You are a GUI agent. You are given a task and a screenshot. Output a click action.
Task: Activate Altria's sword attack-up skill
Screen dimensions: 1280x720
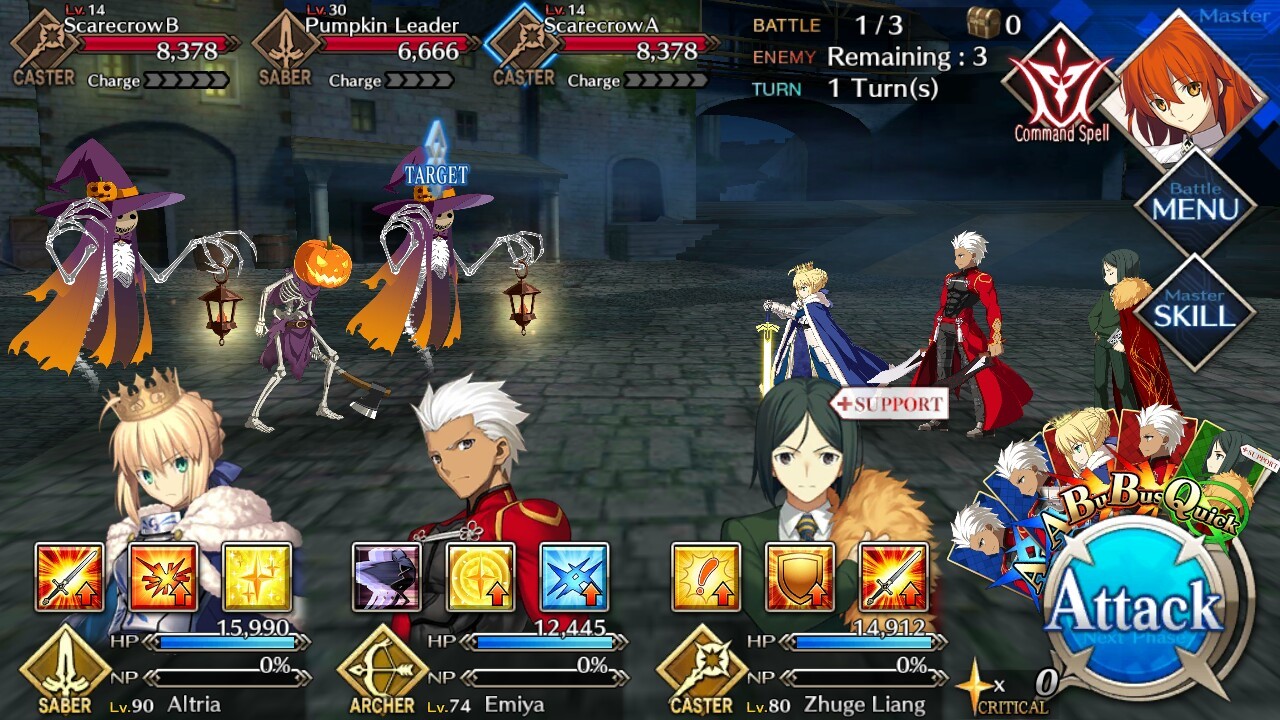tap(69, 577)
